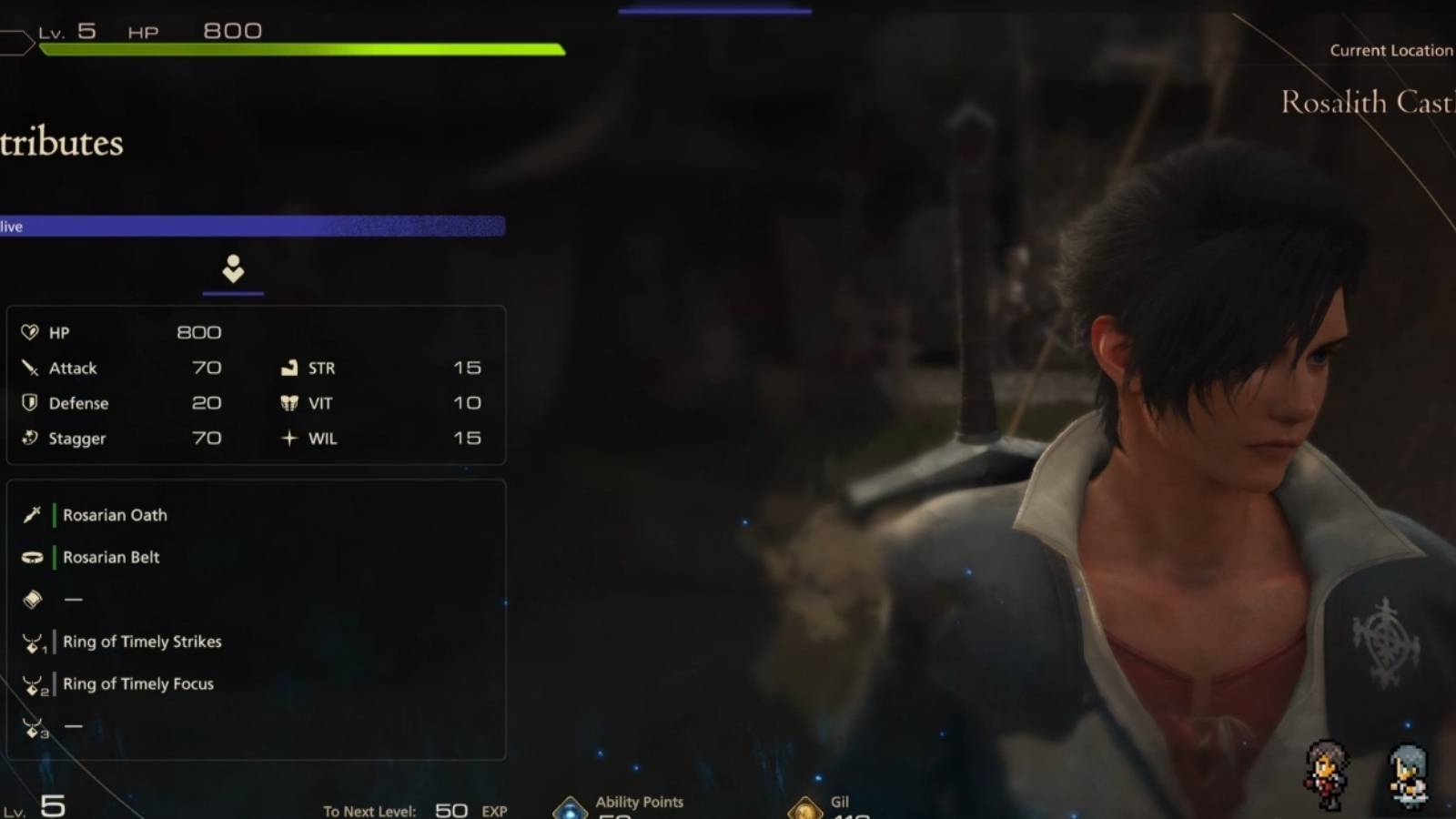The width and height of the screenshot is (1456, 819).
Task: Select the Rosarian Oath weapon slot
Action: [x=114, y=514]
